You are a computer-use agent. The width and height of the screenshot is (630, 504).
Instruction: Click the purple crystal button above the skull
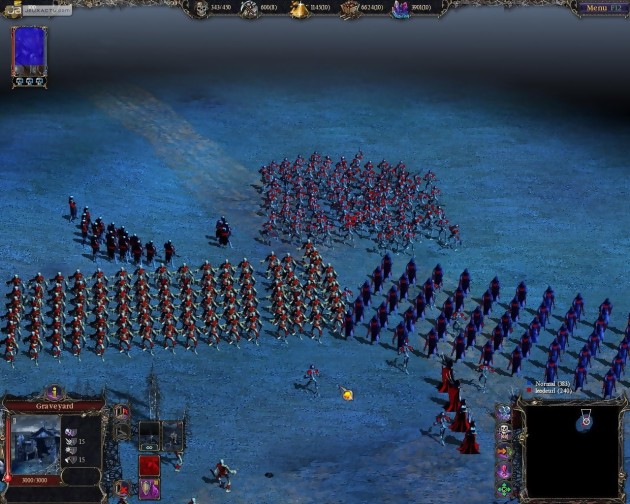point(504,413)
